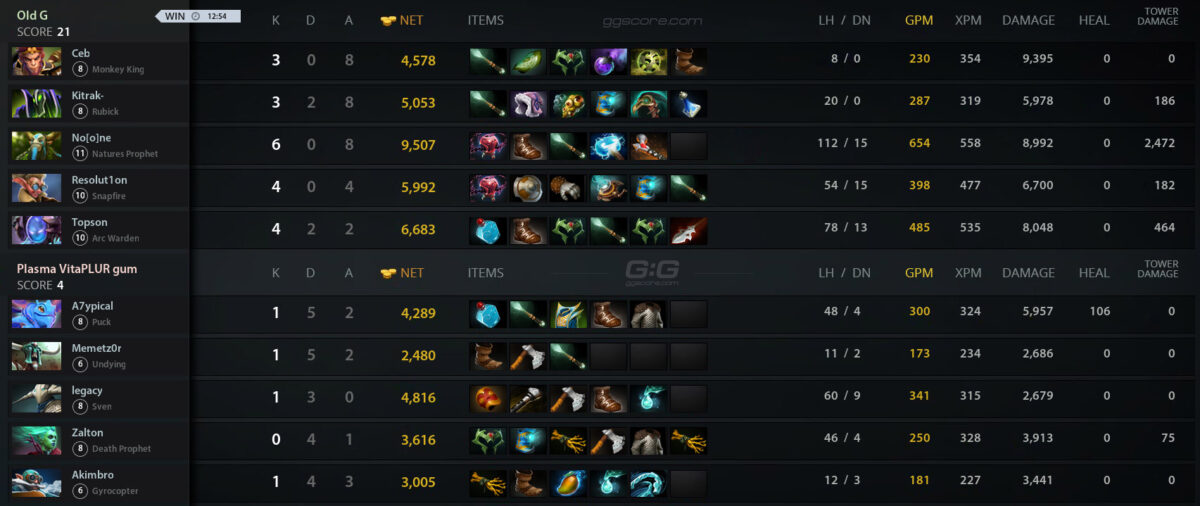
Task: Select the Plasma VitaPLUR gum team header
Action: click(x=77, y=269)
